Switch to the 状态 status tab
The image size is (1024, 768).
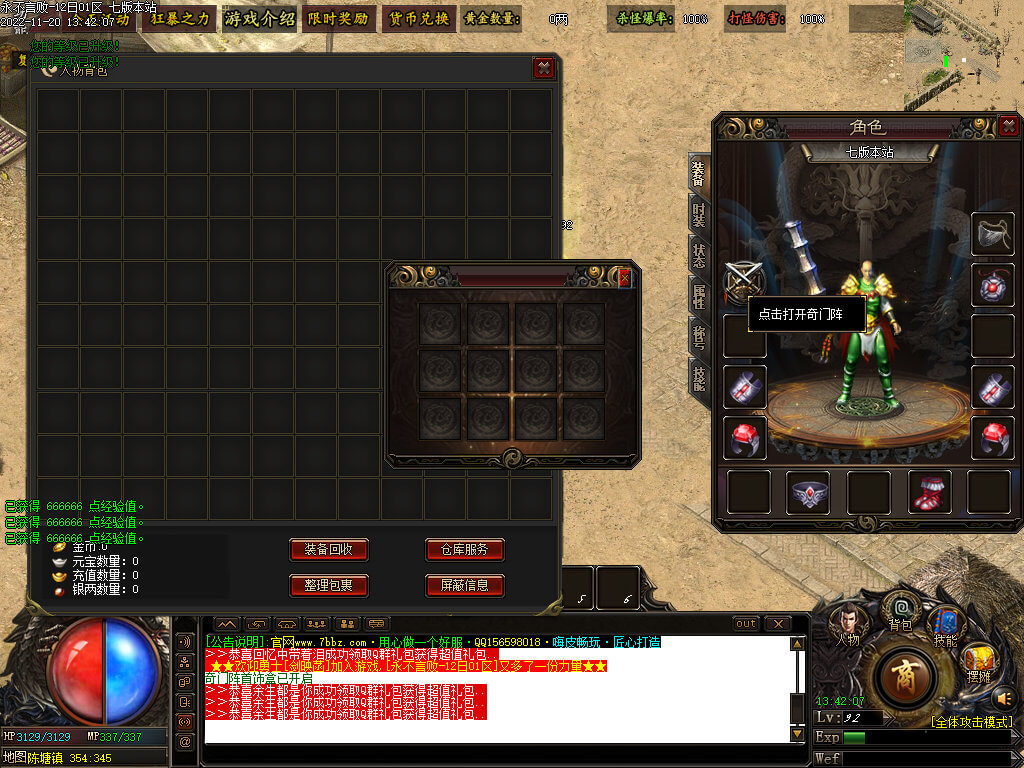coord(699,254)
